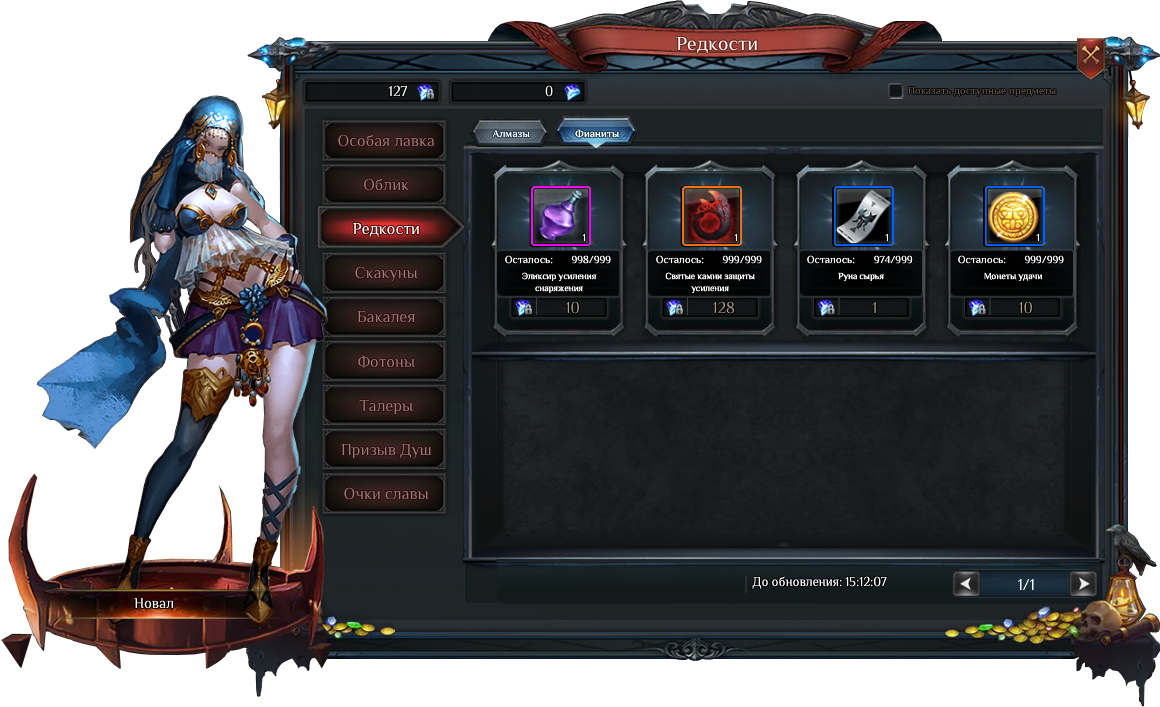Select the purple Эликсир усиления снаряжения potion
1160x707 pixels.
[x=560, y=216]
